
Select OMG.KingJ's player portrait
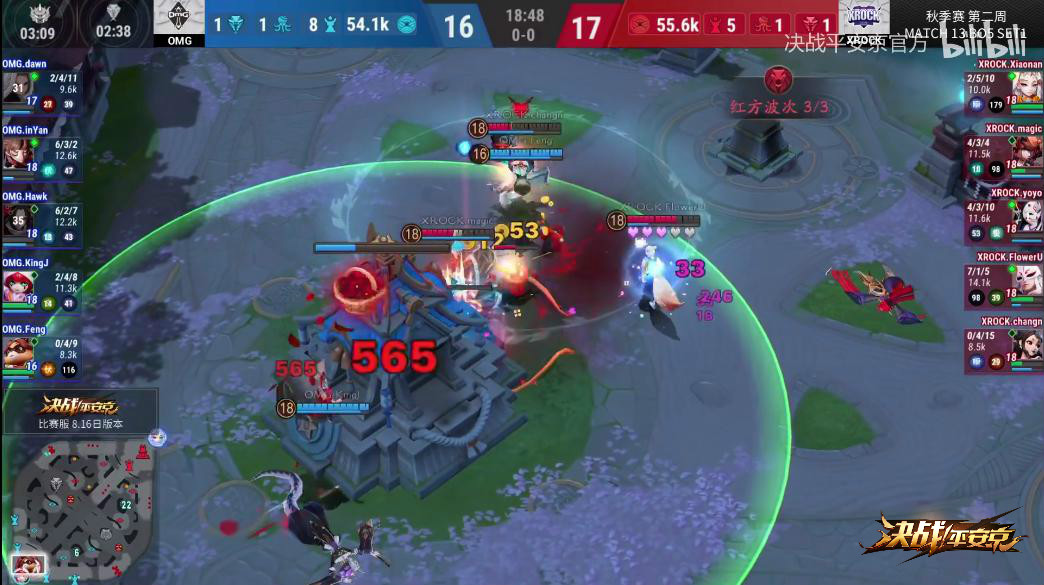pos(16,286)
